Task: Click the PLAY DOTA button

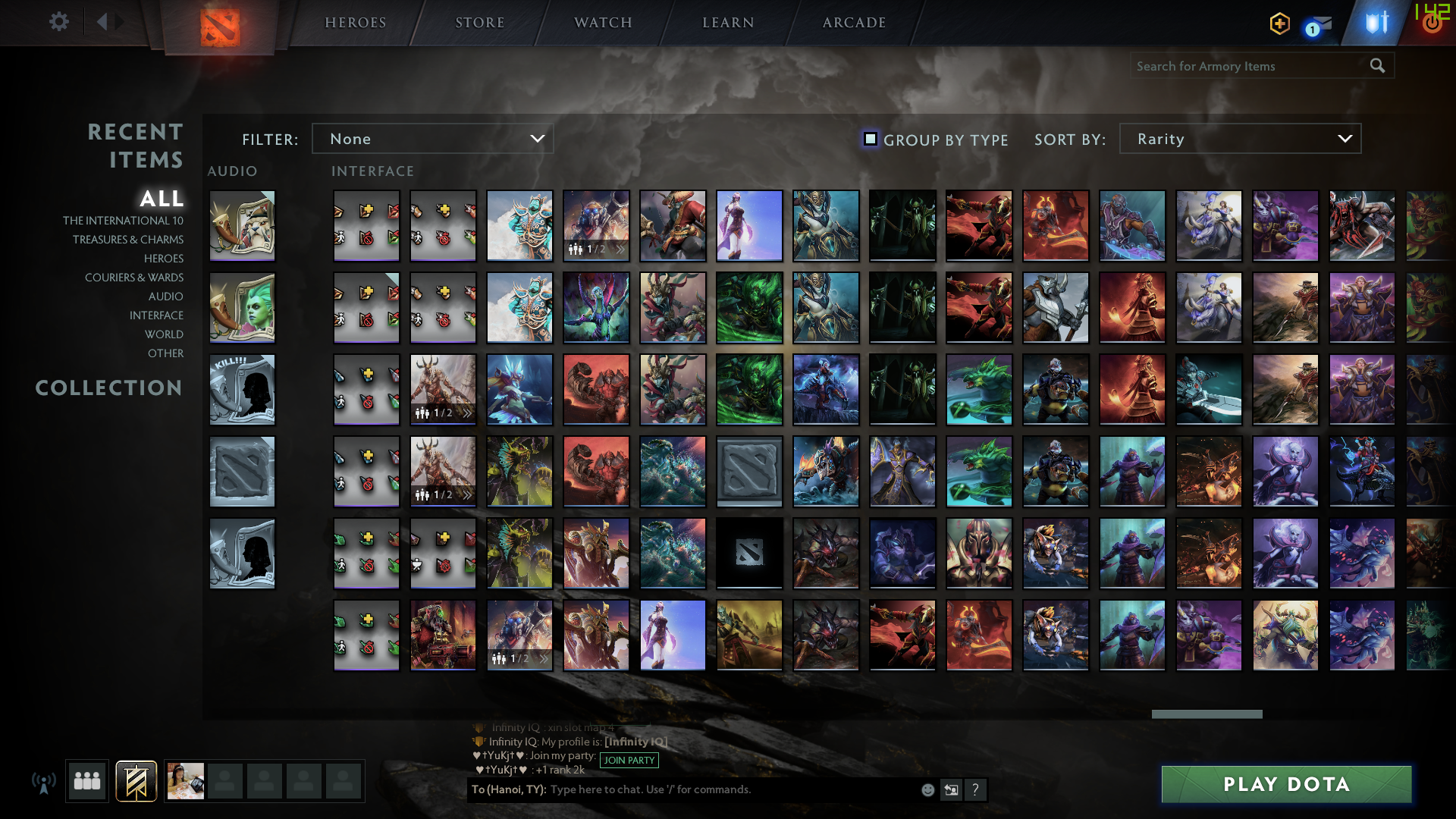Action: coord(1286,785)
